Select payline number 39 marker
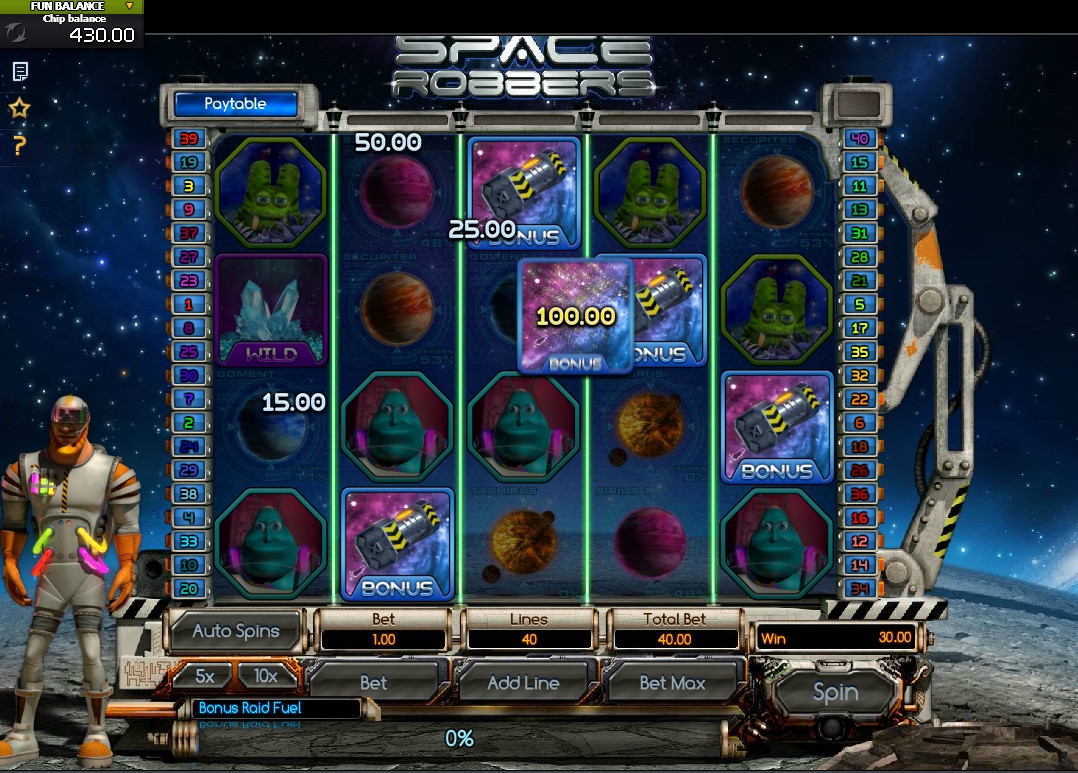Screen dimensions: 1078x773 [188, 139]
